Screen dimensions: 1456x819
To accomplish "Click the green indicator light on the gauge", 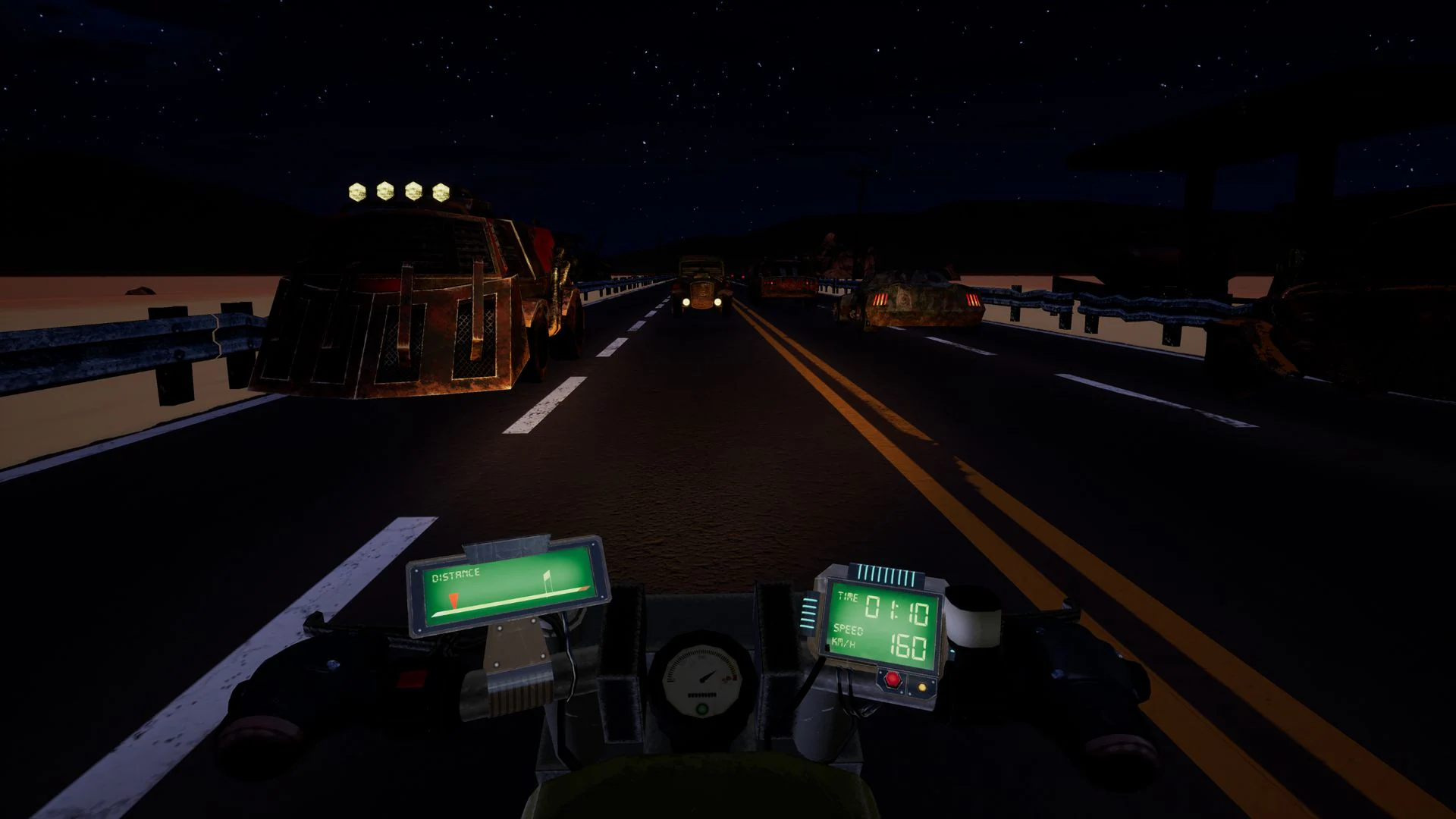I will pos(702,708).
